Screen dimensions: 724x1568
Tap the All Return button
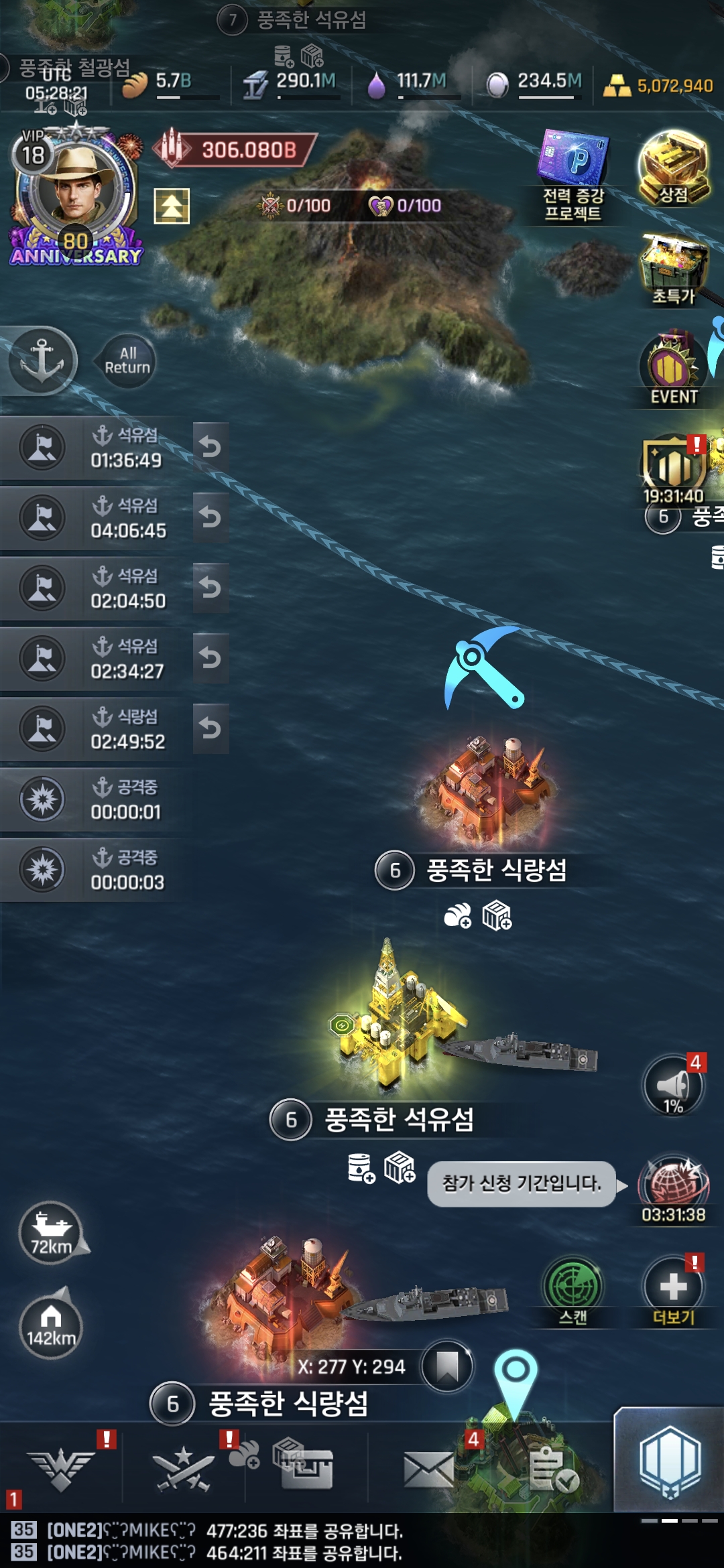(127, 361)
